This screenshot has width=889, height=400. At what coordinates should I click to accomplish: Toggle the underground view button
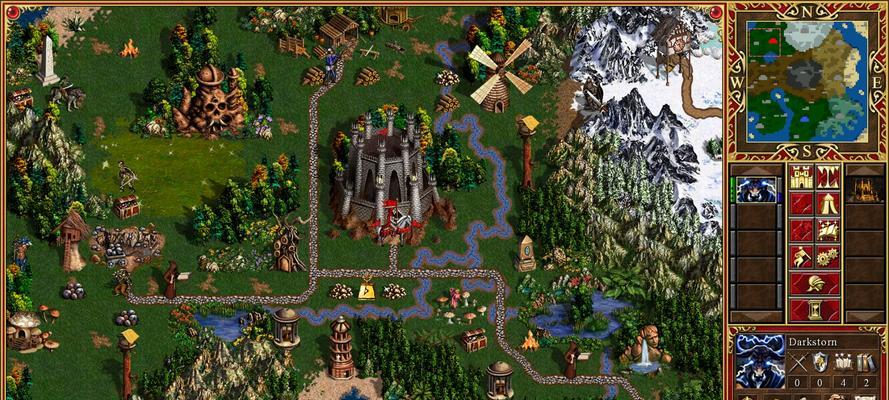(827, 178)
